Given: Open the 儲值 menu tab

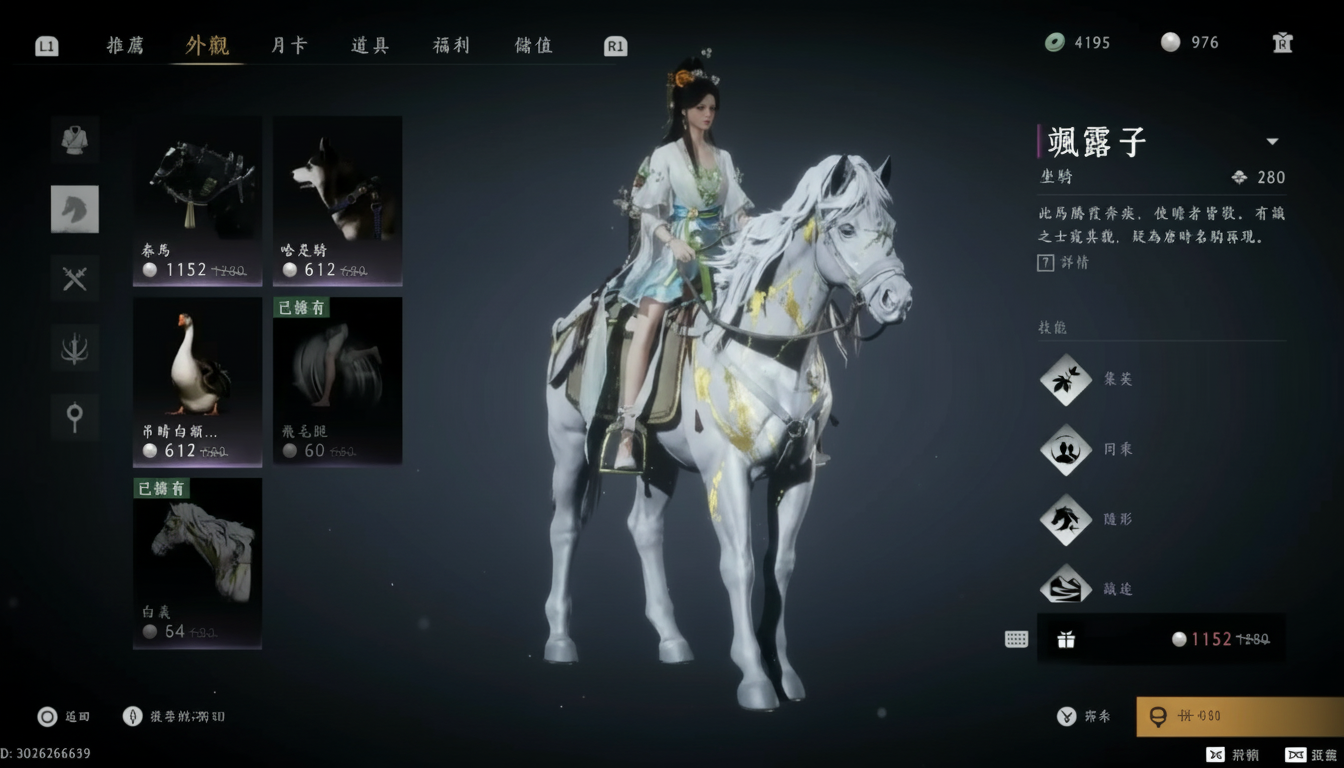Looking at the screenshot, I should tap(531, 45).
